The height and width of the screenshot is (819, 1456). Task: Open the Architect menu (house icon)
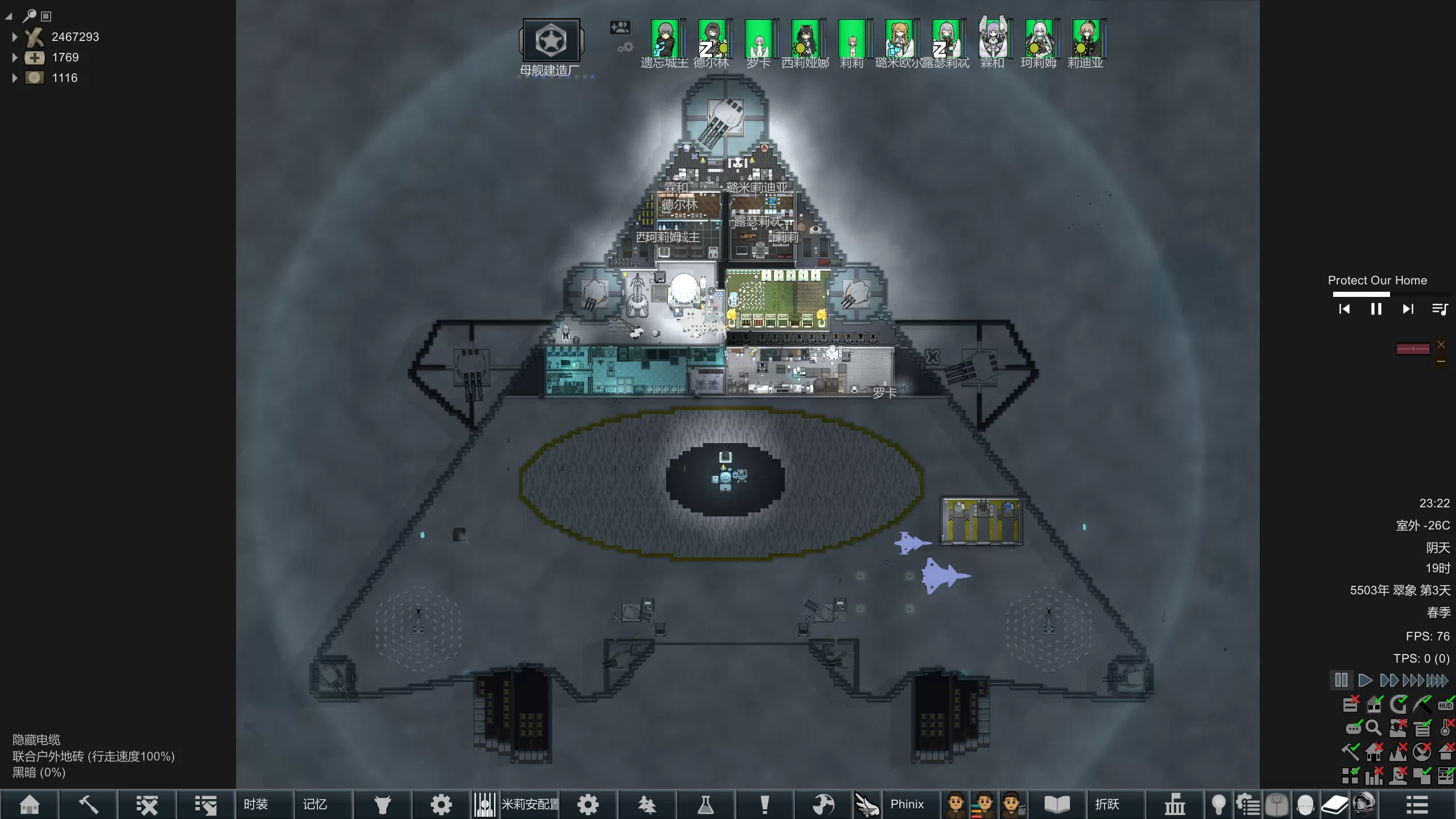tap(30, 804)
